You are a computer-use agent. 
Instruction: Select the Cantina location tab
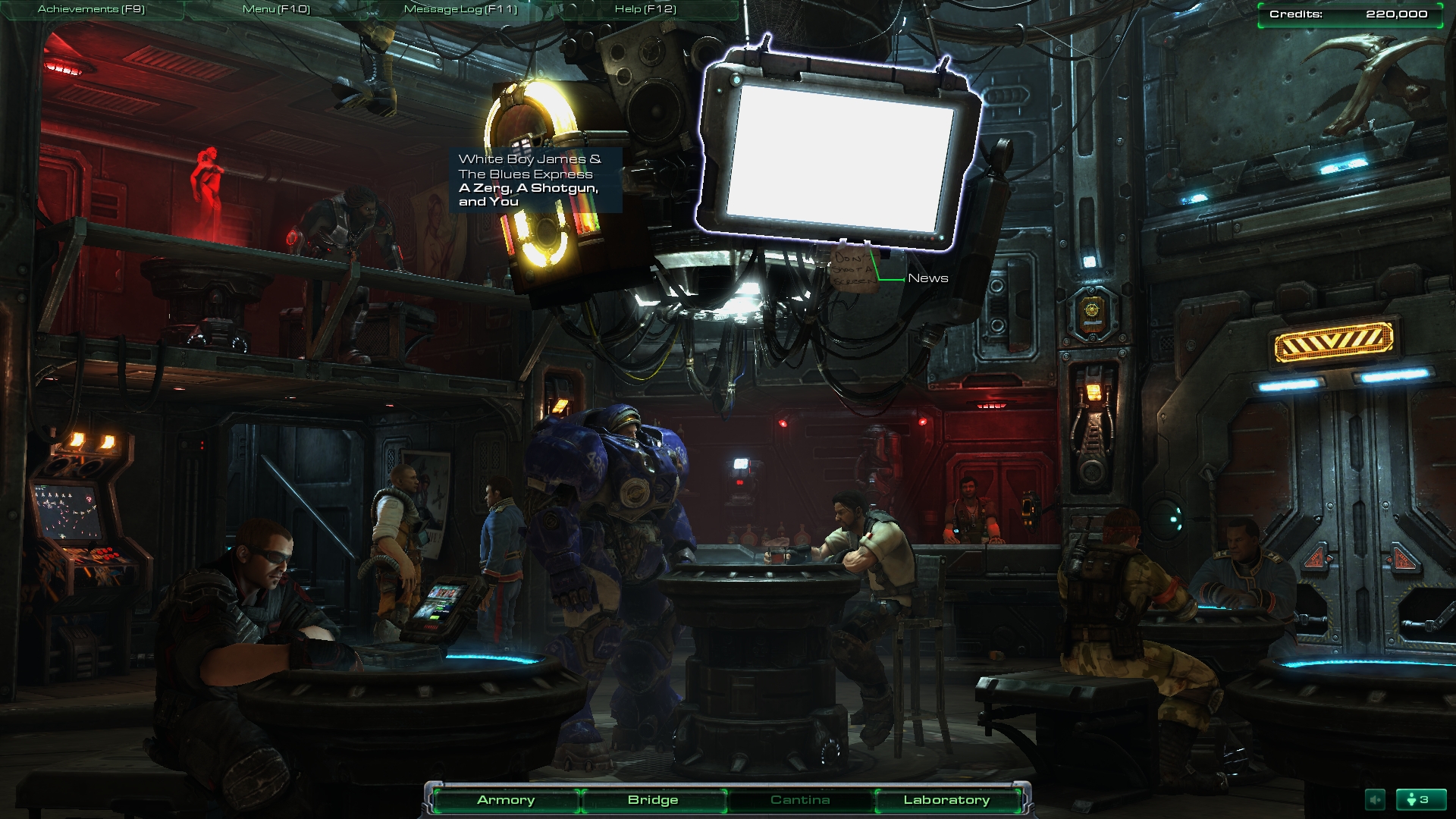click(x=800, y=800)
